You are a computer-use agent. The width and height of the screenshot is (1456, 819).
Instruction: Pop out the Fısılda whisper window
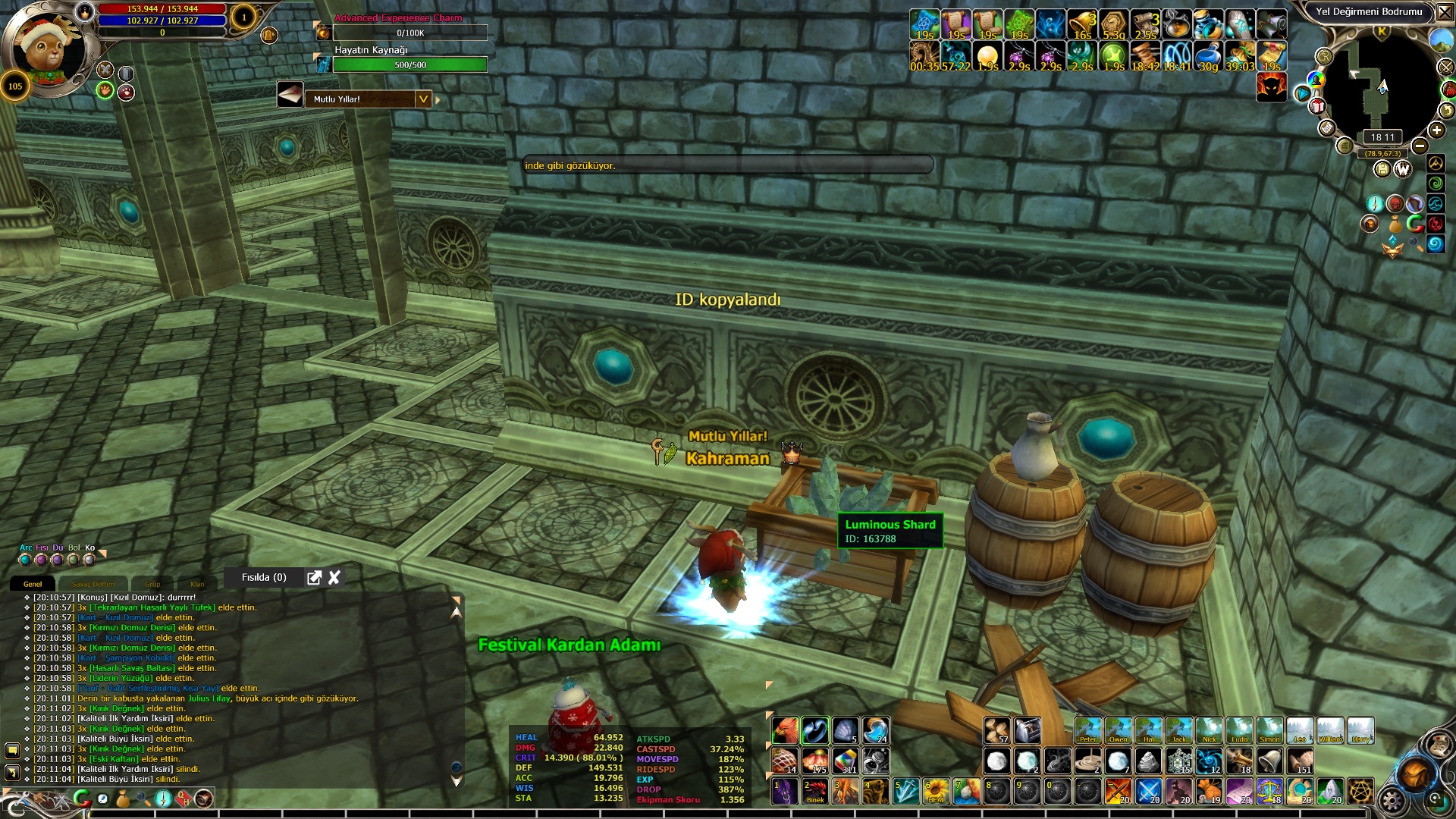[314, 578]
